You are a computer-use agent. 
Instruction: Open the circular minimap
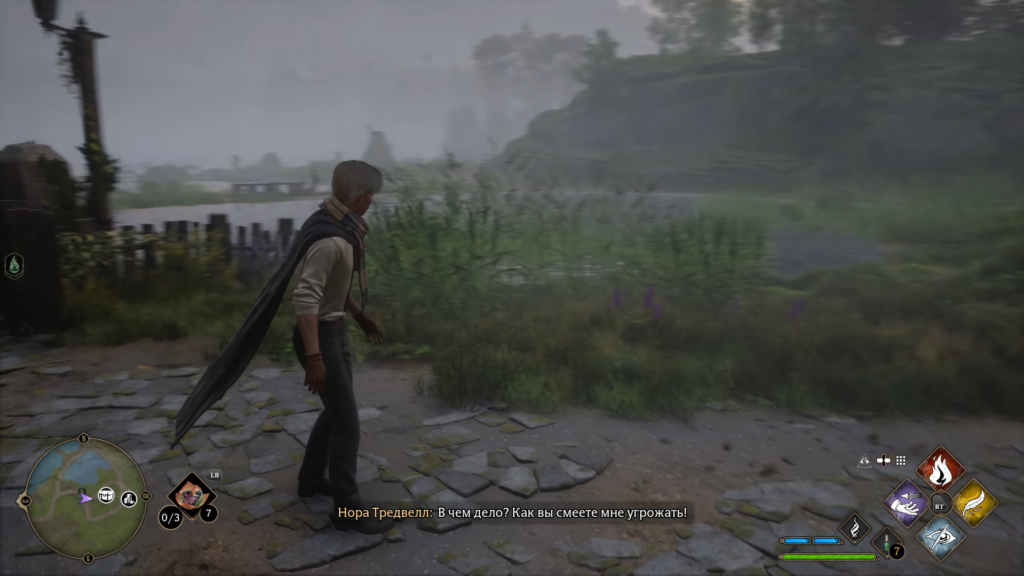point(86,497)
